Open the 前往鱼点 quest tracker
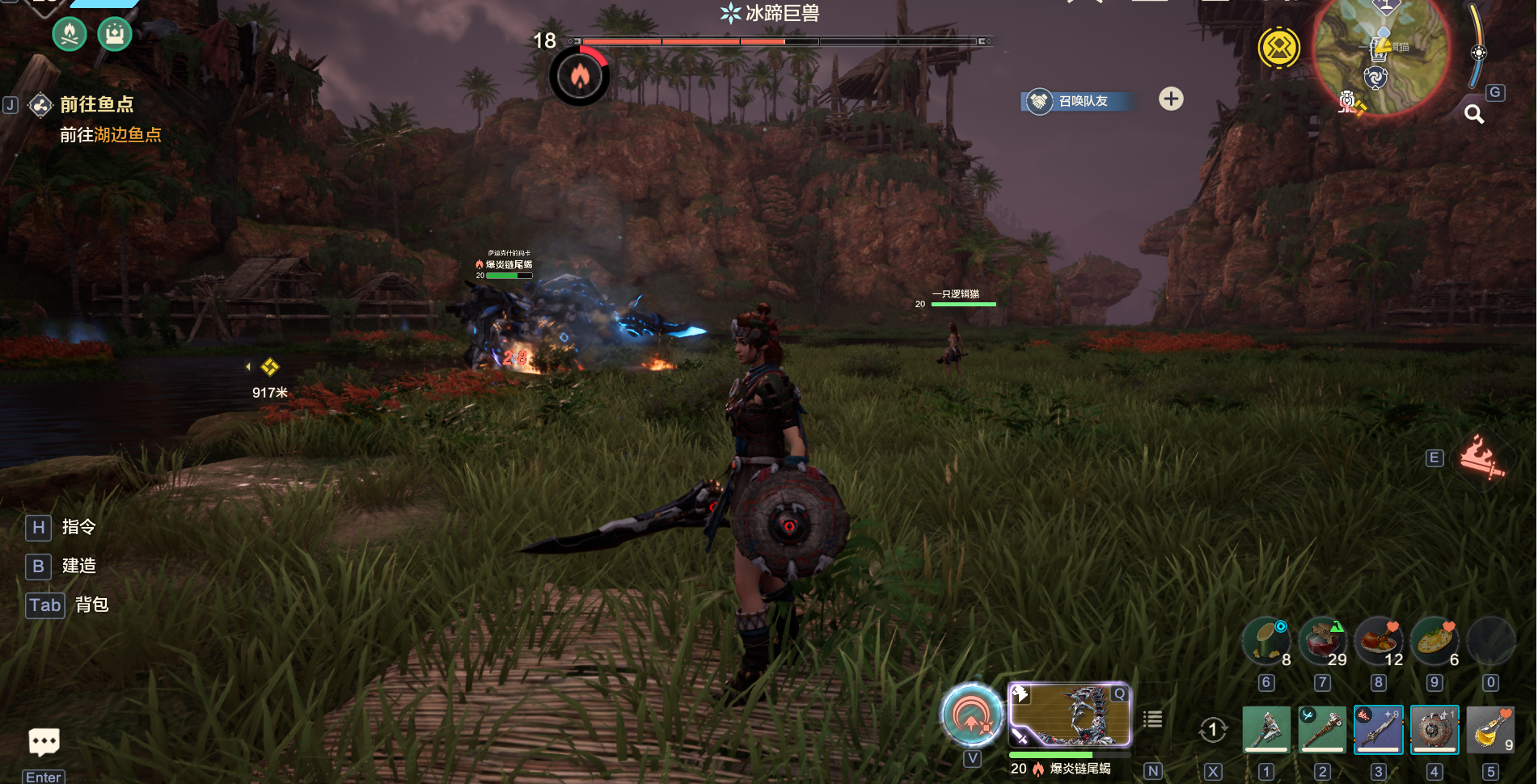Screen dimensions: 1538x784 (x=95, y=105)
